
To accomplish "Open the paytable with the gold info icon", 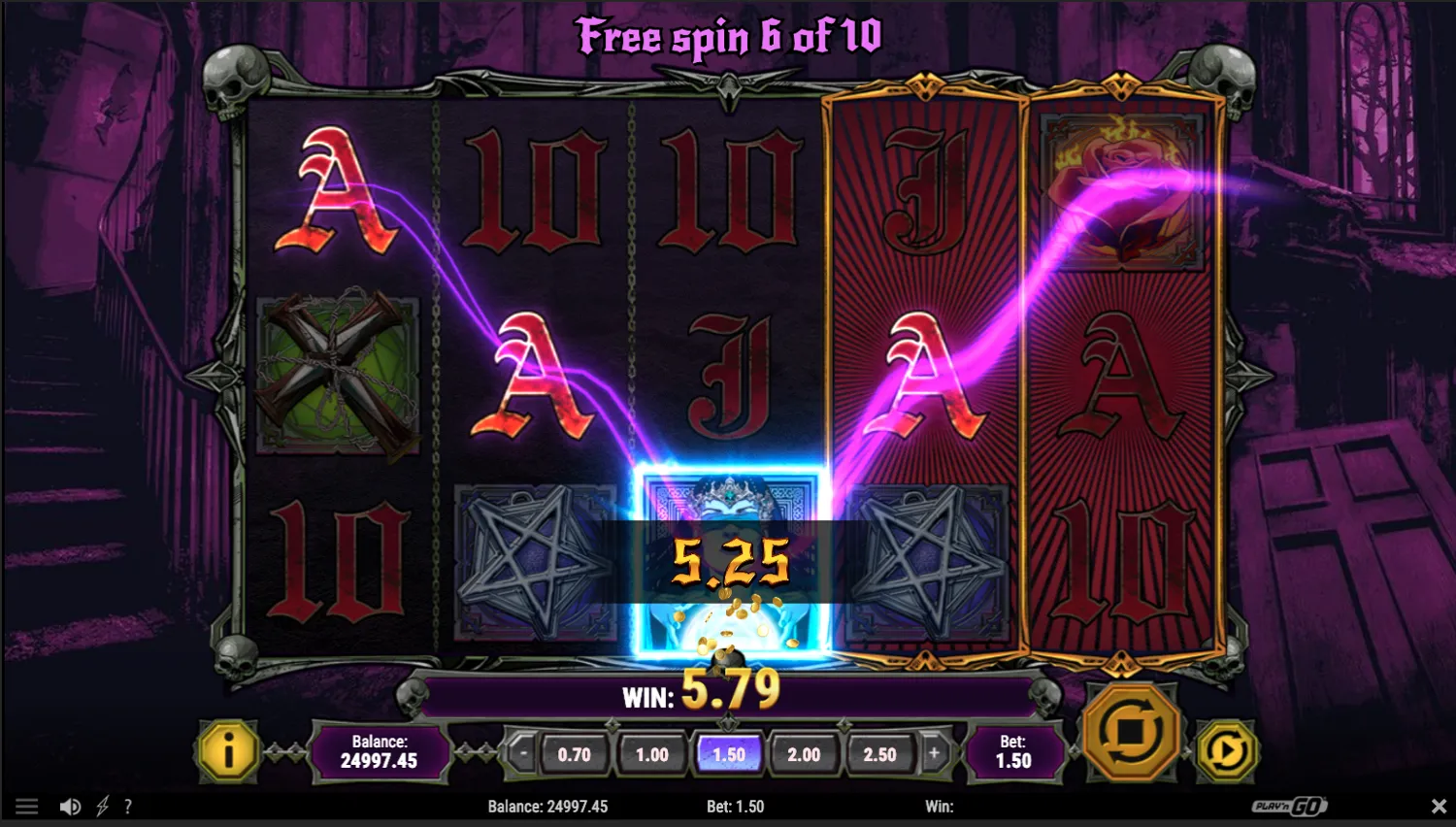I will click(x=226, y=752).
